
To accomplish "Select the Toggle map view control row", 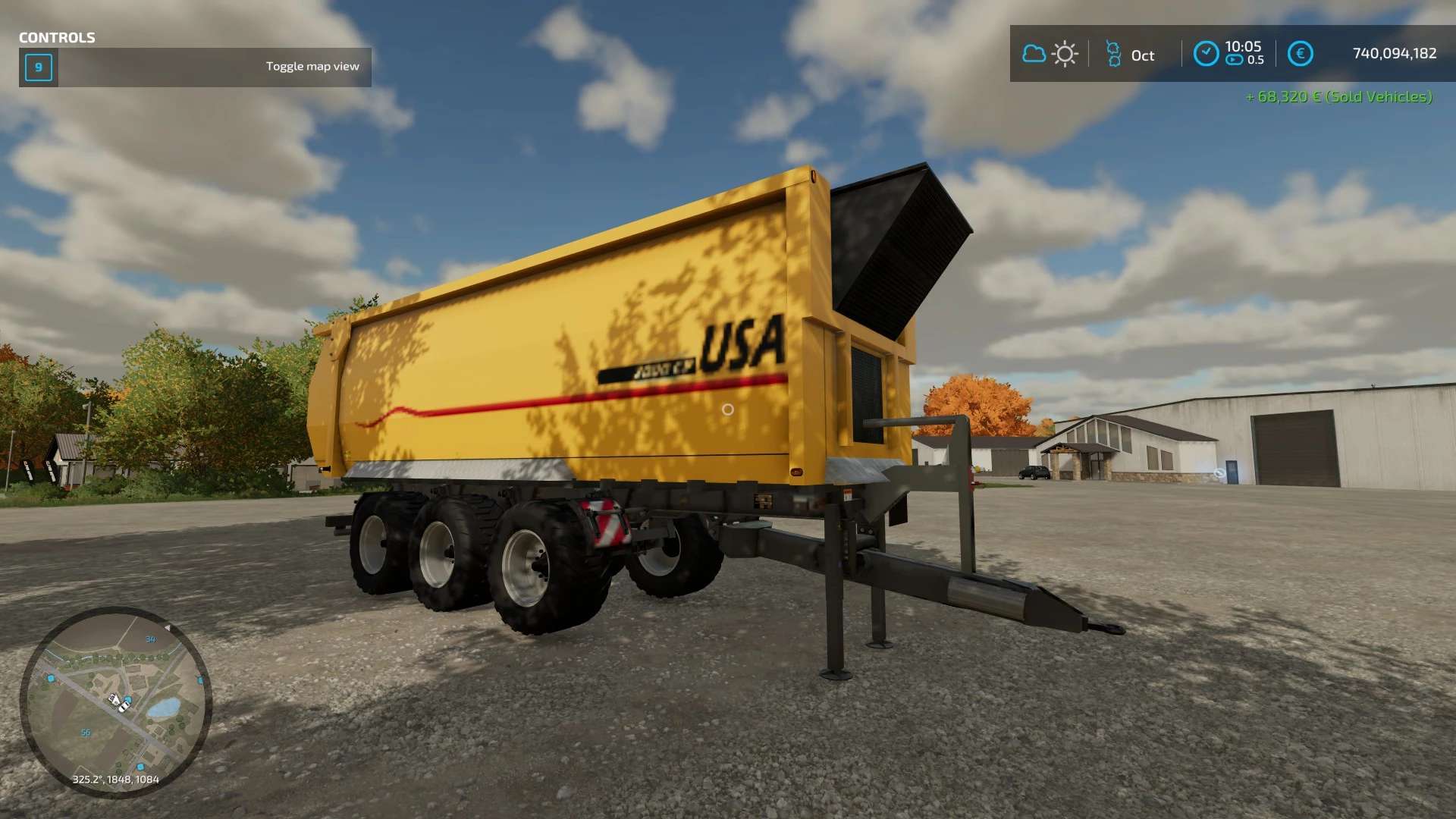I will coord(196,67).
